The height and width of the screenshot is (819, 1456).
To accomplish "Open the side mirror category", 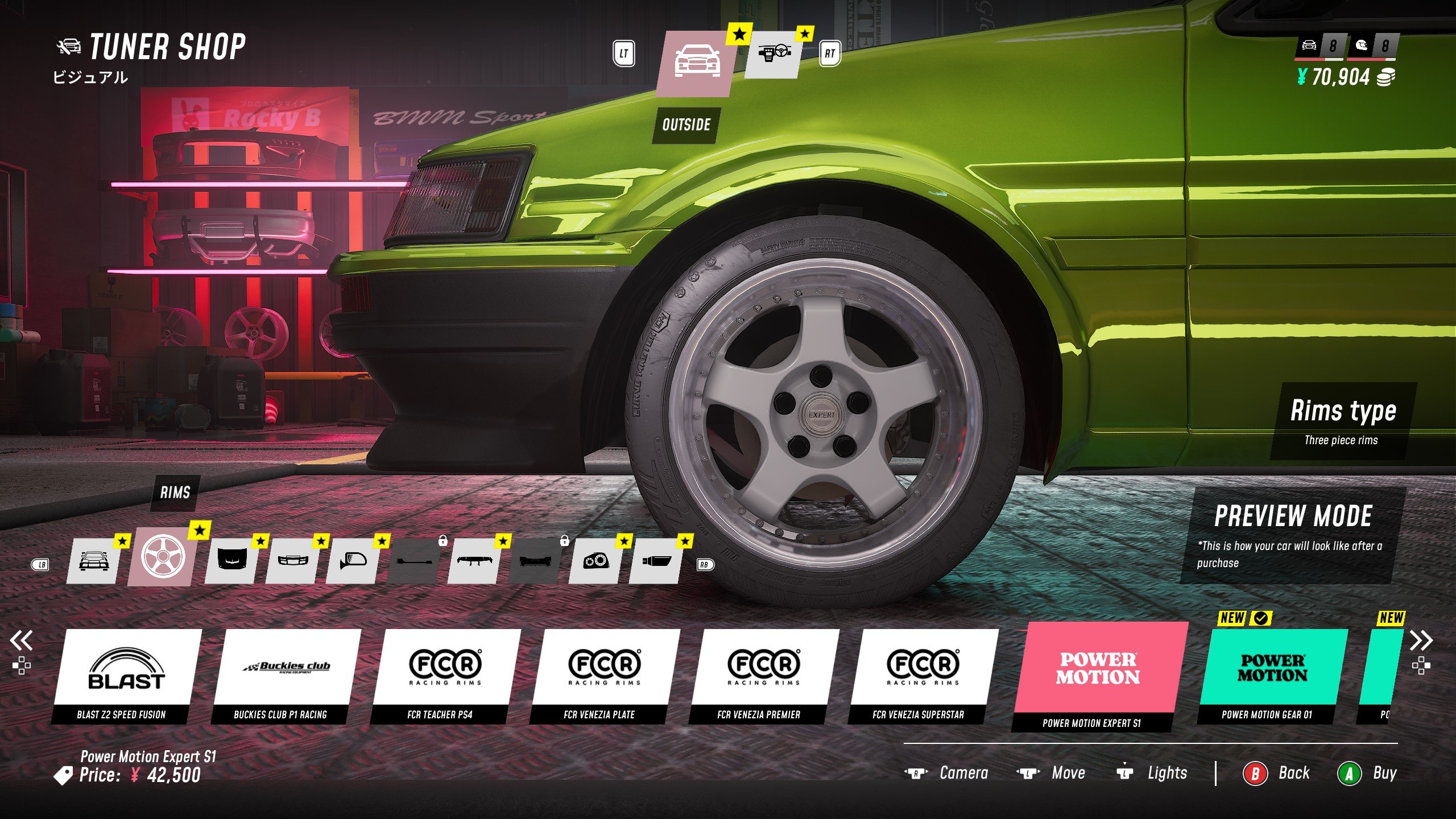I will pos(352,561).
